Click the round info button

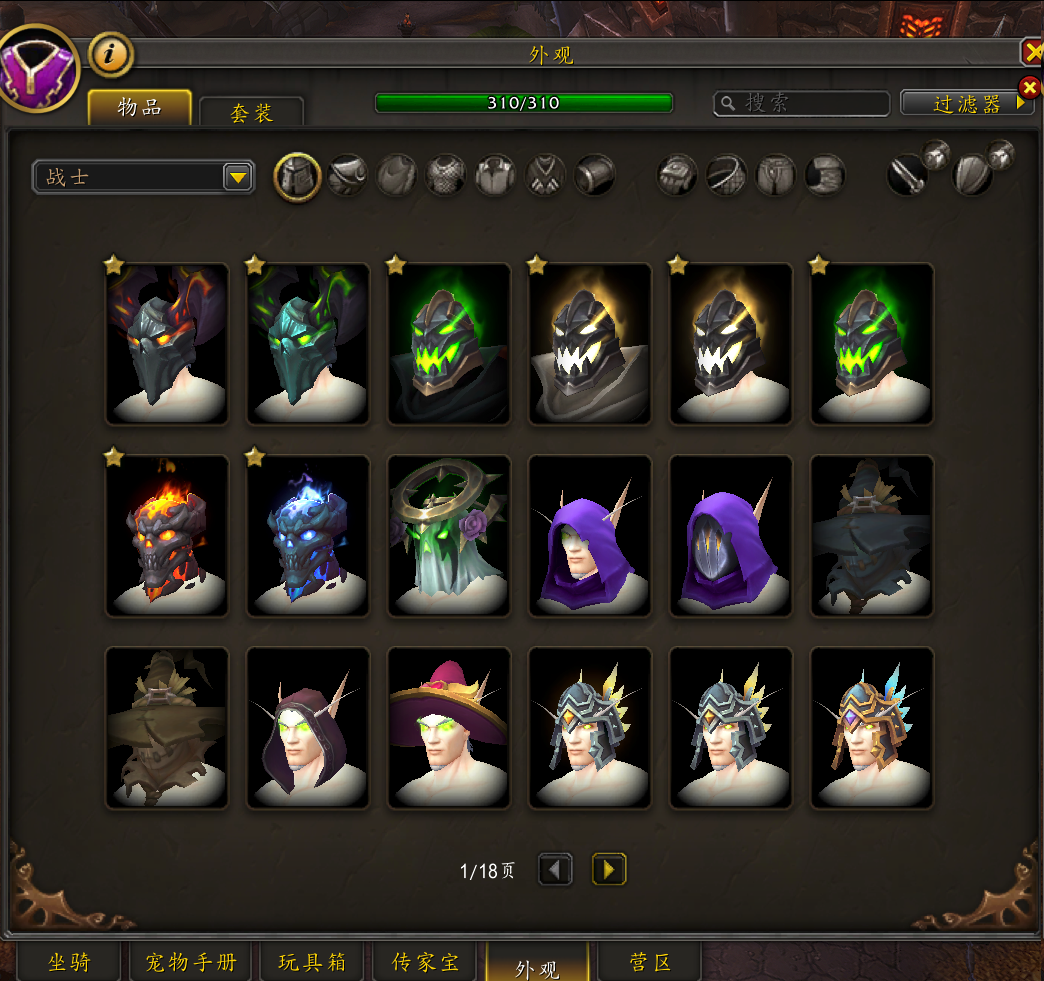point(111,55)
